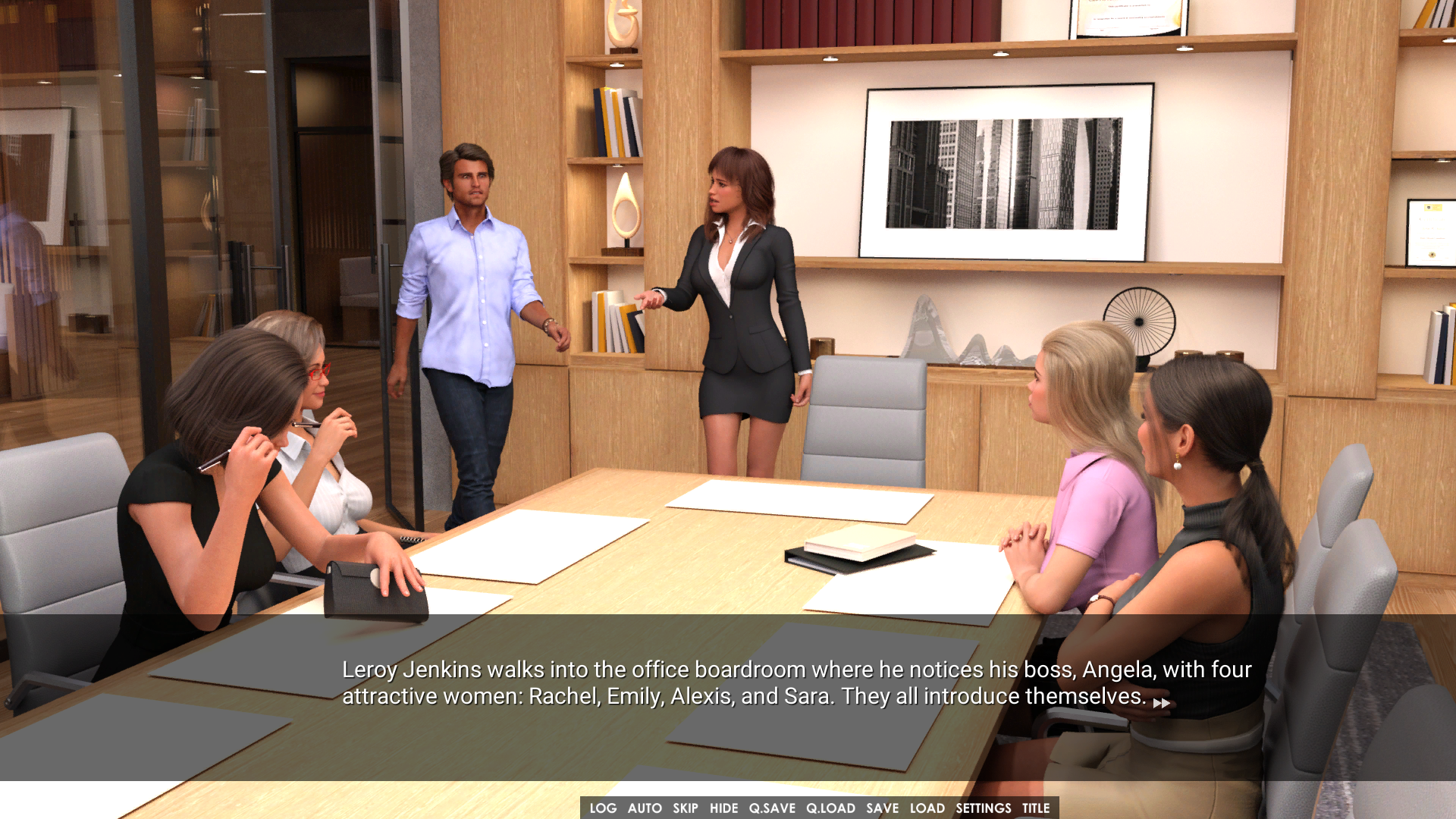1456x819 pixels.
Task: Activate SKIP to fast-forward dialogue
Action: coord(685,808)
